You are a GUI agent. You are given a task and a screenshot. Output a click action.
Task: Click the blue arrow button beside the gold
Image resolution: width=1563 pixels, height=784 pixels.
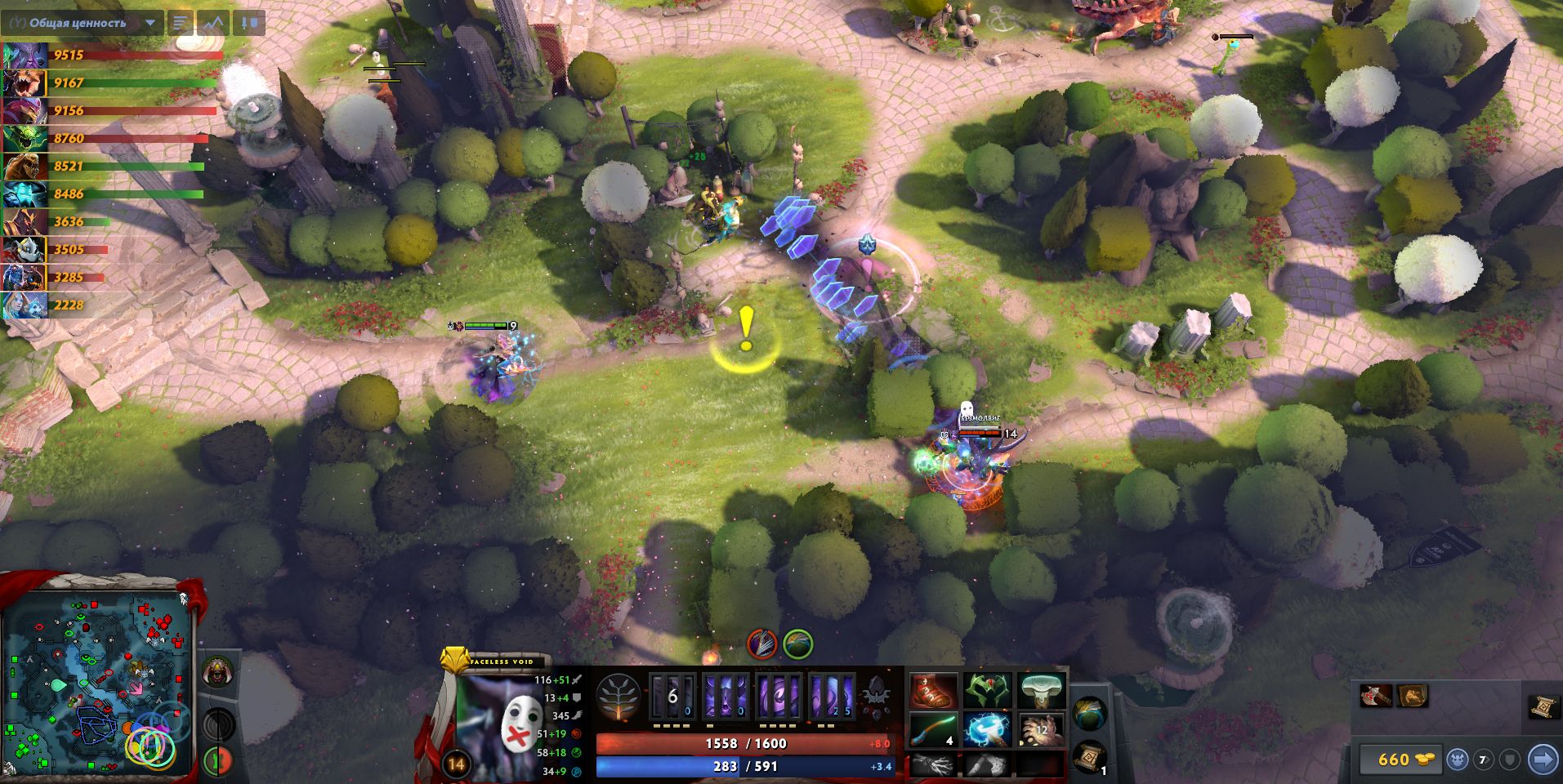point(1543,759)
